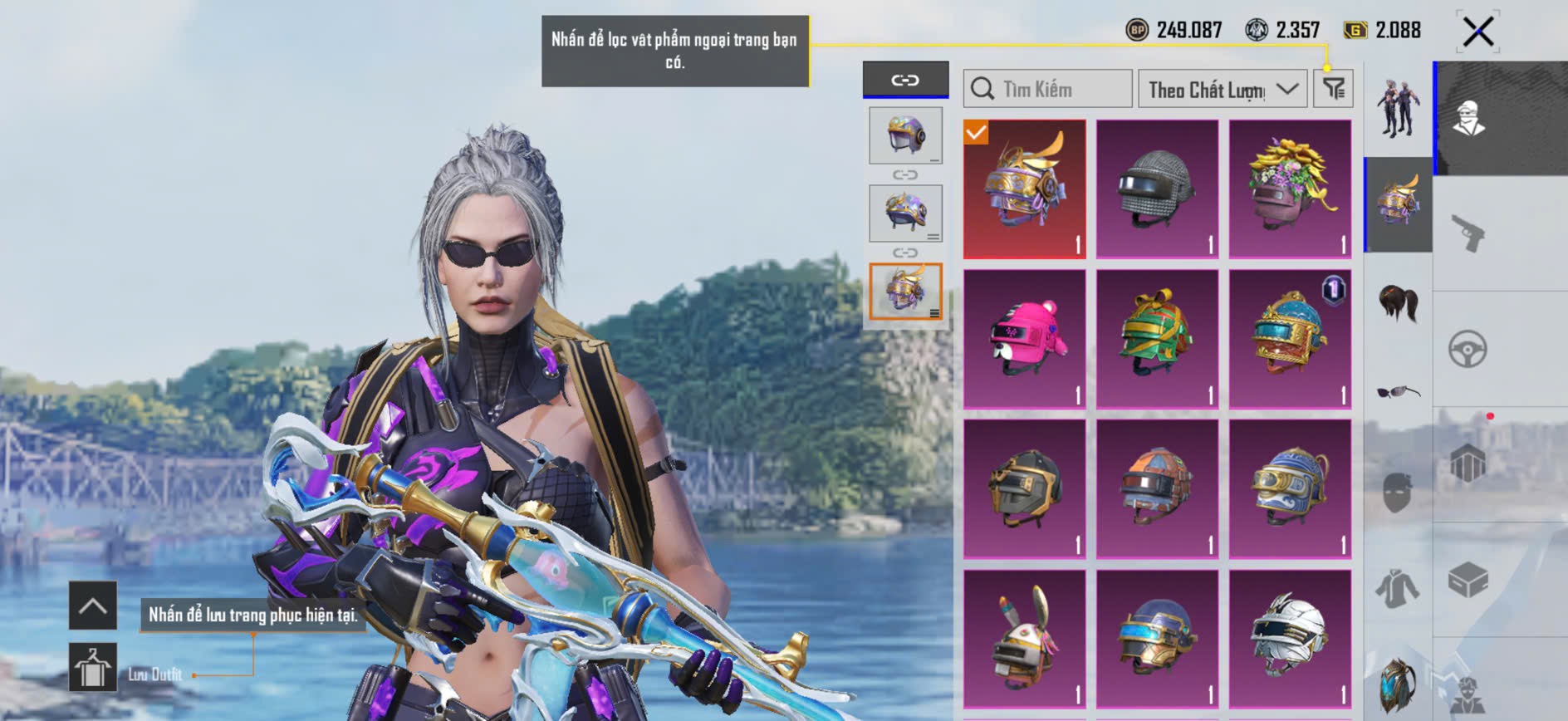
Task: Open the jacket clothing category
Action: [x=1399, y=589]
